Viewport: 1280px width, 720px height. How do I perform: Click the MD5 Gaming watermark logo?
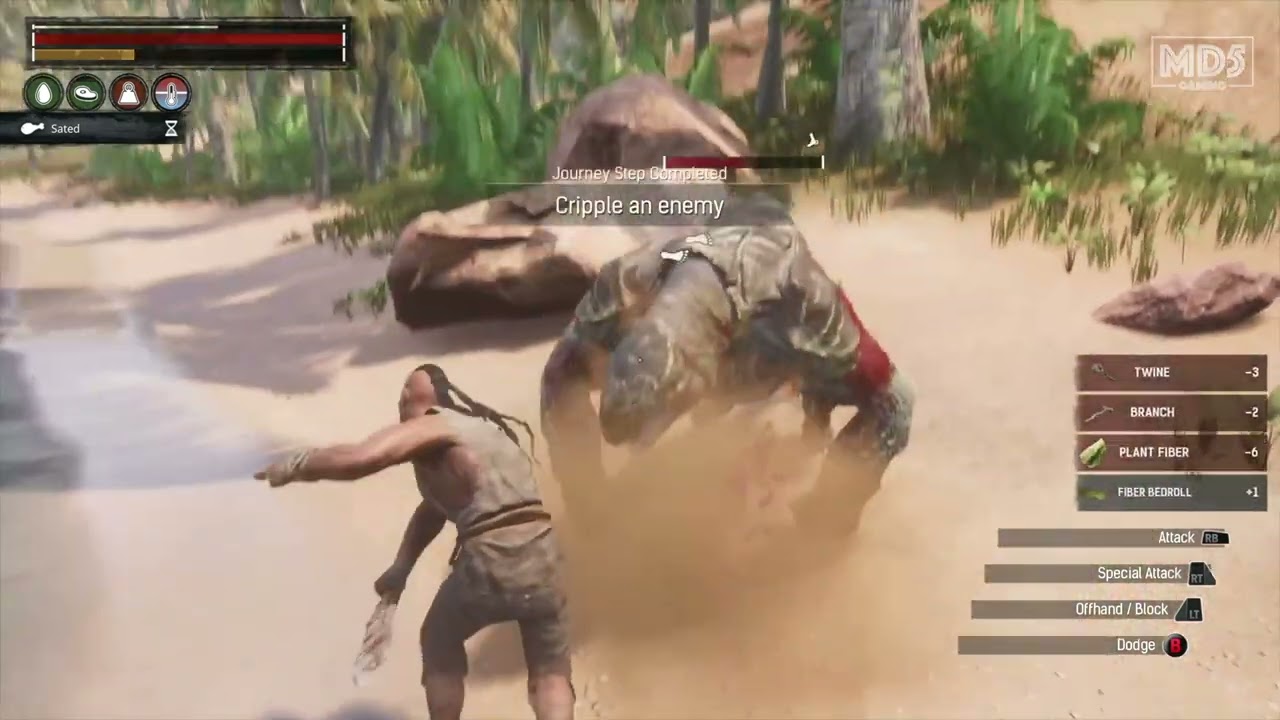[1202, 62]
